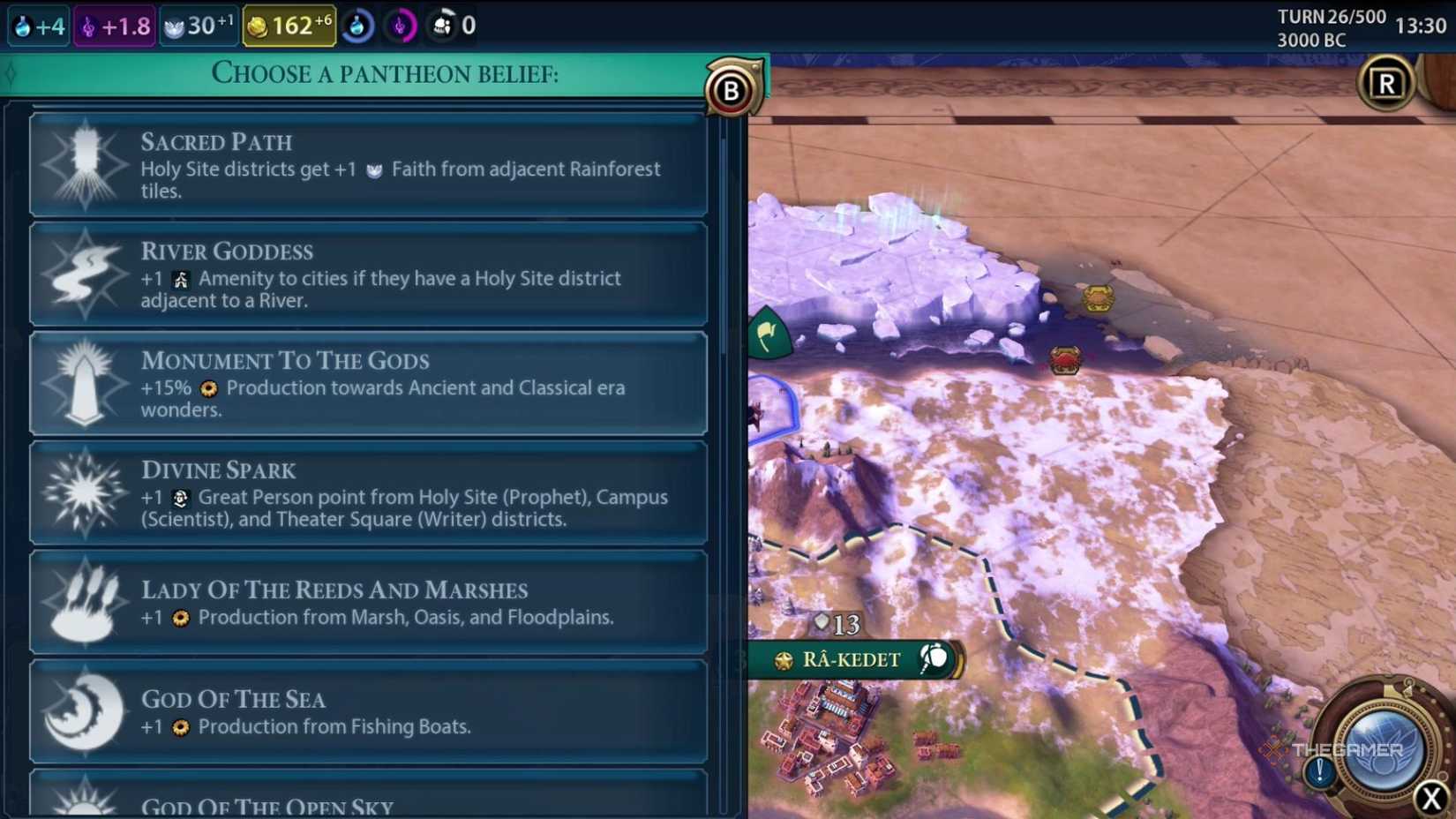Click the tribal village chest icon on map

coord(1097,297)
